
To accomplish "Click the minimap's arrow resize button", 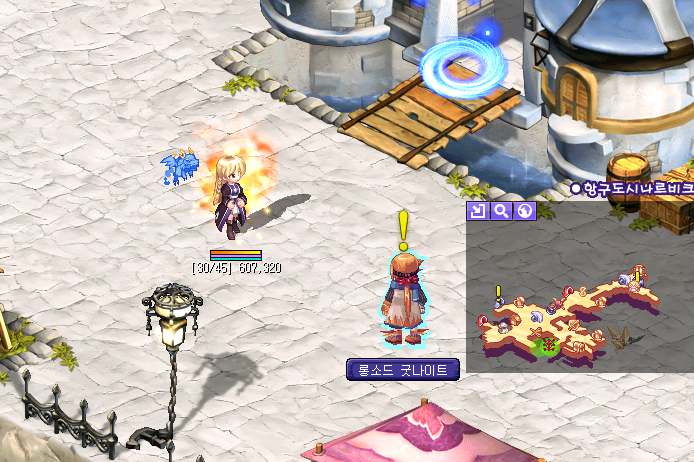I will pyautogui.click(x=476, y=211).
